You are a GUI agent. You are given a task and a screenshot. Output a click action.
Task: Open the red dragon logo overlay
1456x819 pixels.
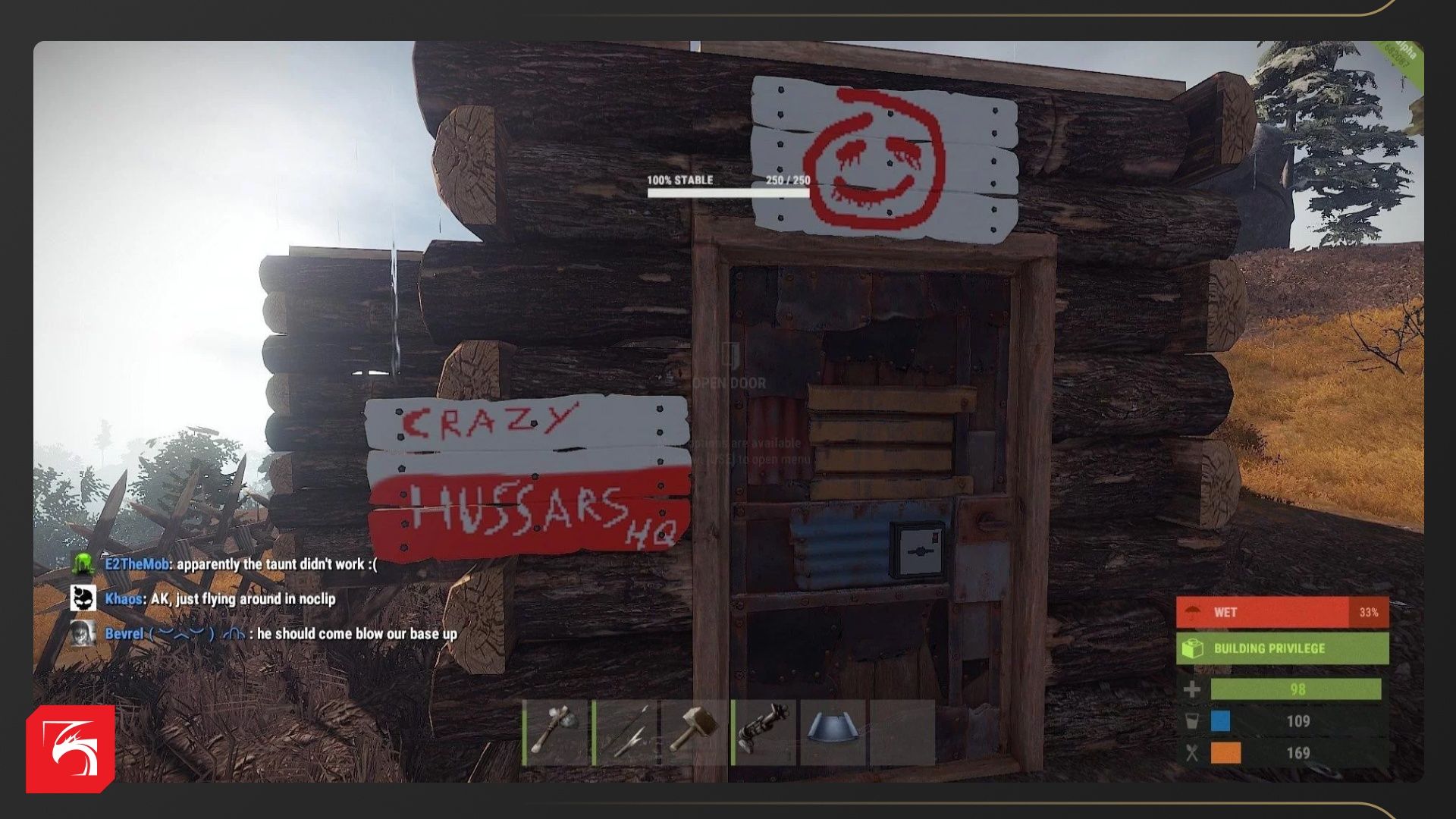coord(71,749)
